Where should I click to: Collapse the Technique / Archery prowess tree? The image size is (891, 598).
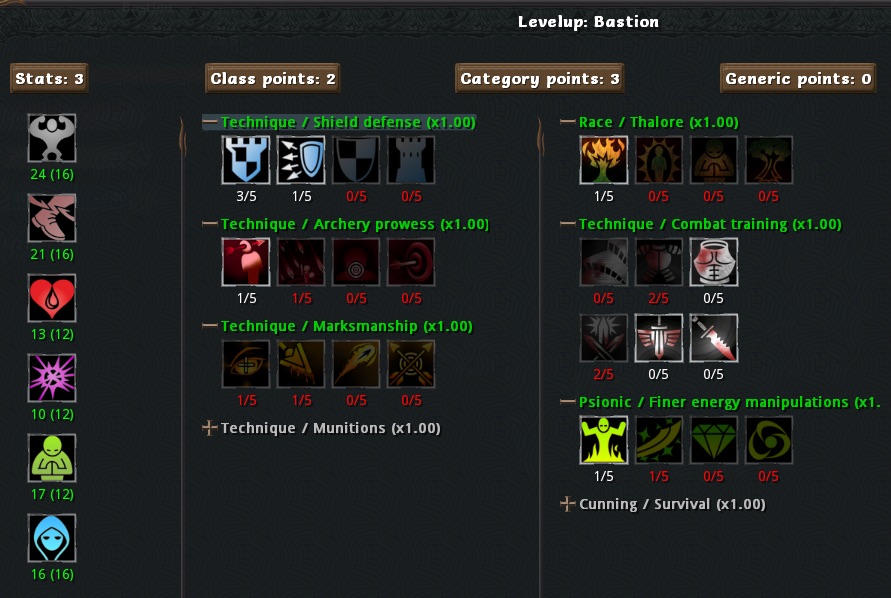[210, 224]
